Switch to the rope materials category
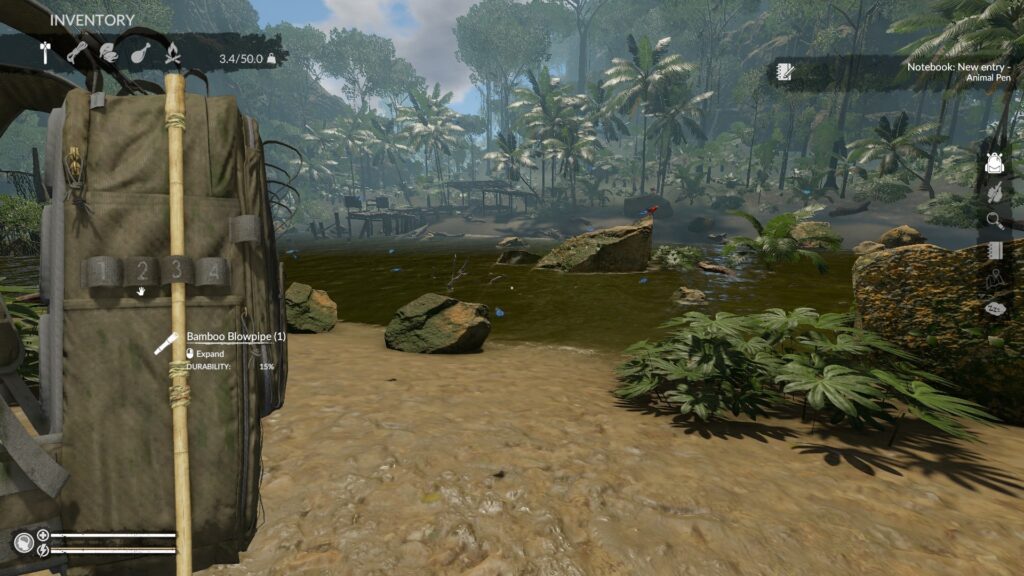This screenshot has width=1024, height=576. (x=78, y=53)
